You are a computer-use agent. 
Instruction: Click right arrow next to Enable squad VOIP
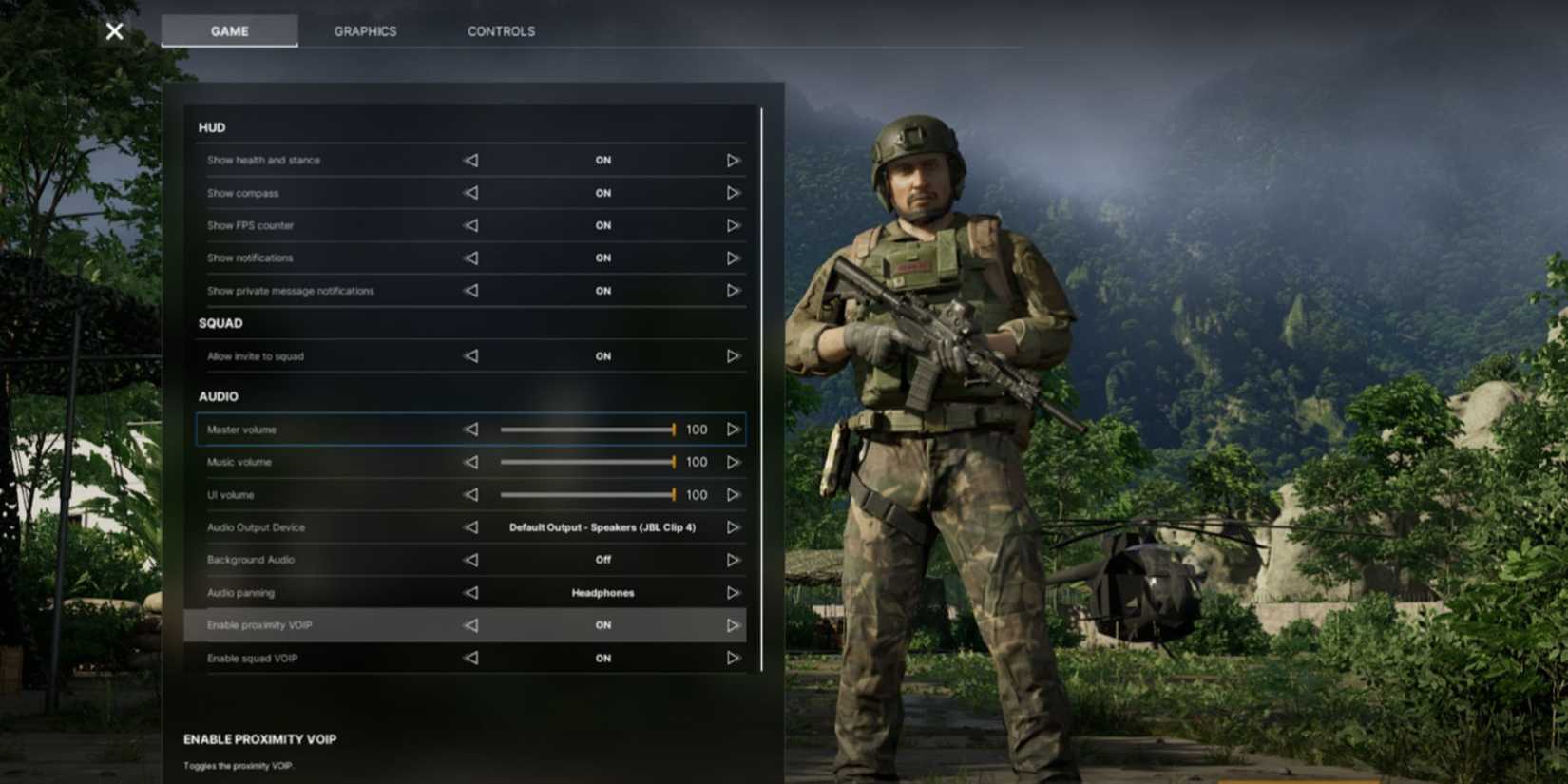click(733, 657)
